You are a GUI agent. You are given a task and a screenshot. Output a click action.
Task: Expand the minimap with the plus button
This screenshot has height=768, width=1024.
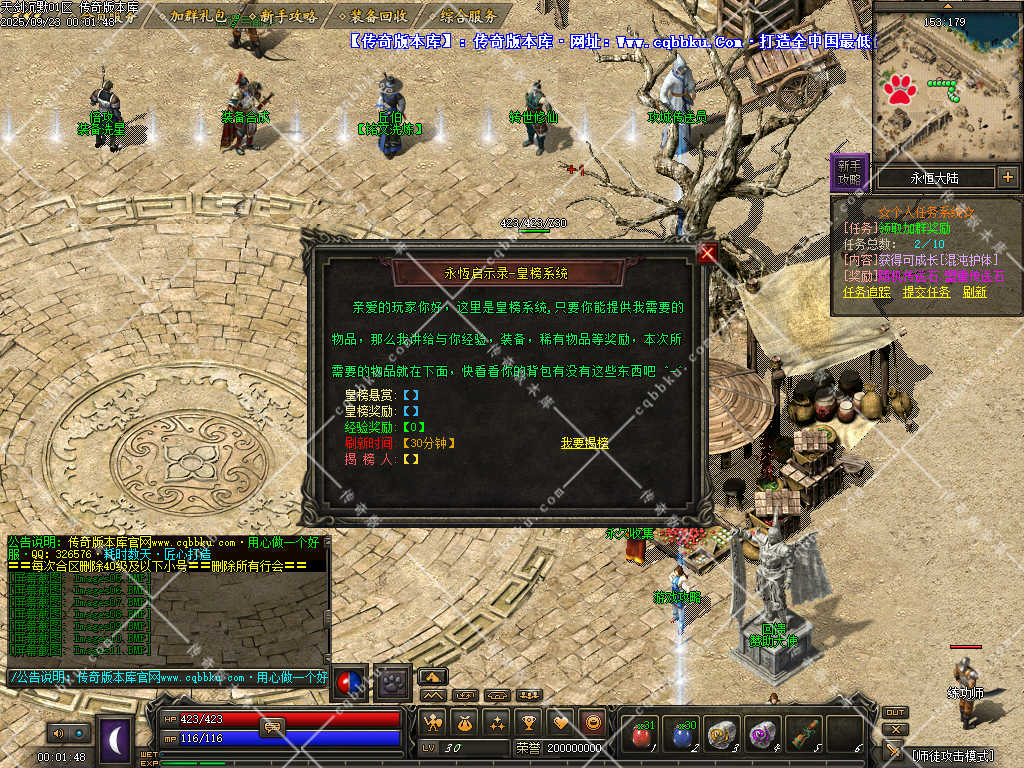1007,178
